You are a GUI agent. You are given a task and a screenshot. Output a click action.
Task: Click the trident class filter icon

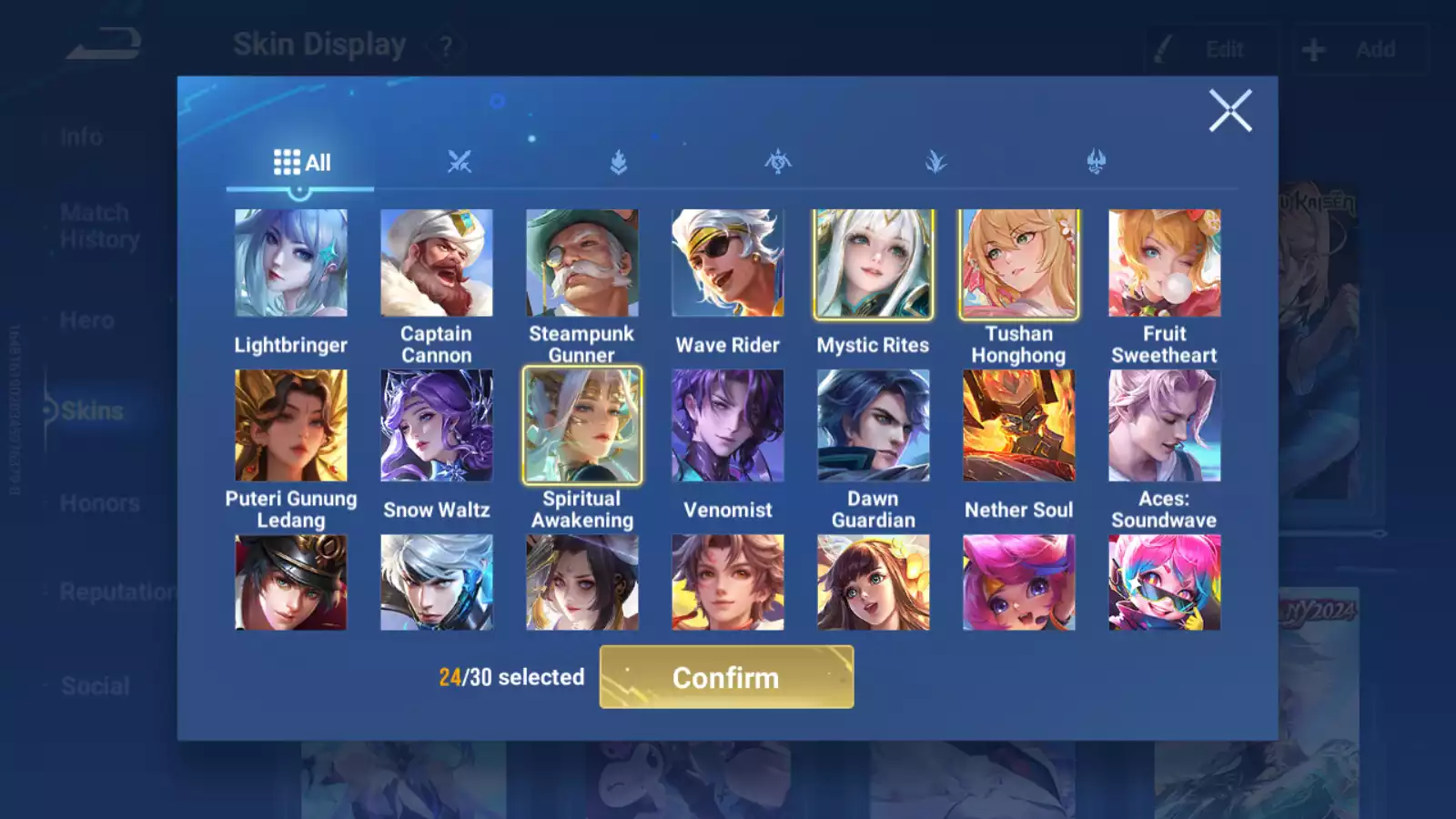click(x=1097, y=160)
